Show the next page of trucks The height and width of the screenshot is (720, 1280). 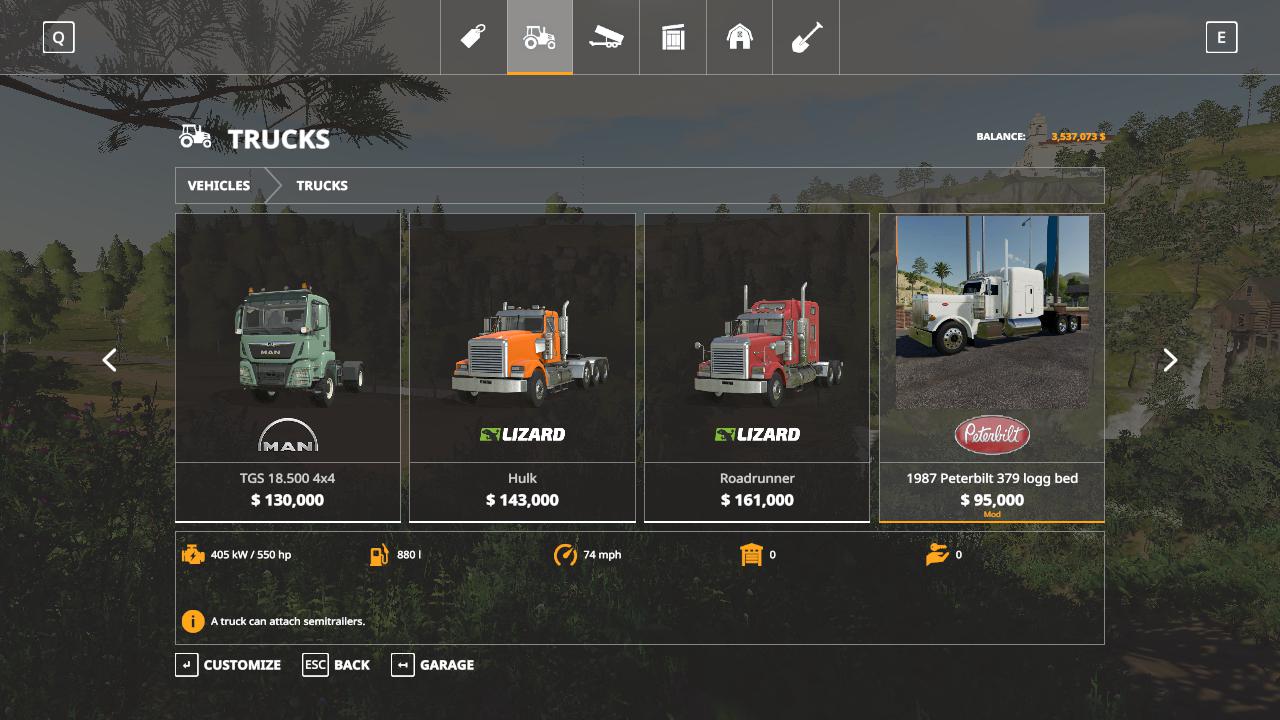click(x=1170, y=360)
